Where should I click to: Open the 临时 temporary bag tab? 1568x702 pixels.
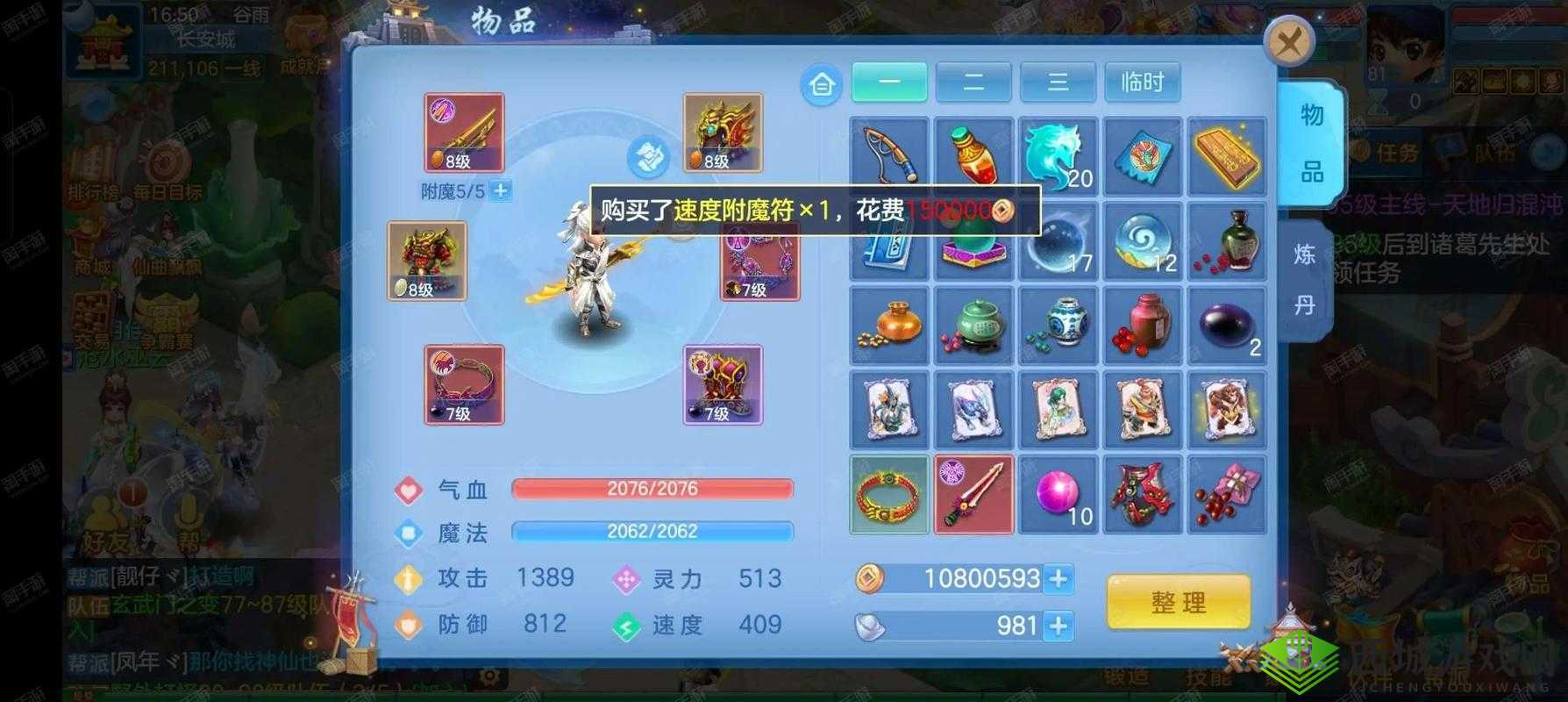[x=1142, y=82]
